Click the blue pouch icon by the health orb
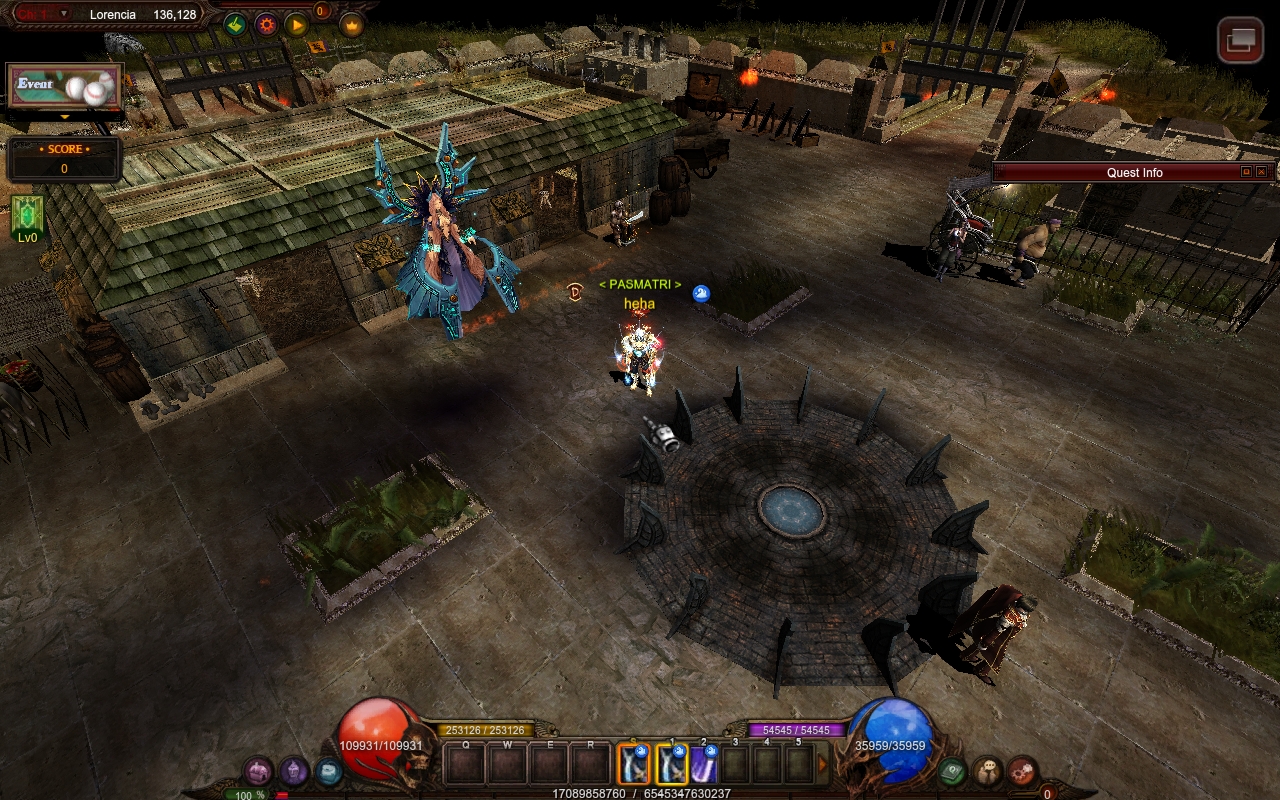Viewport: 1280px width, 800px height. point(328,771)
